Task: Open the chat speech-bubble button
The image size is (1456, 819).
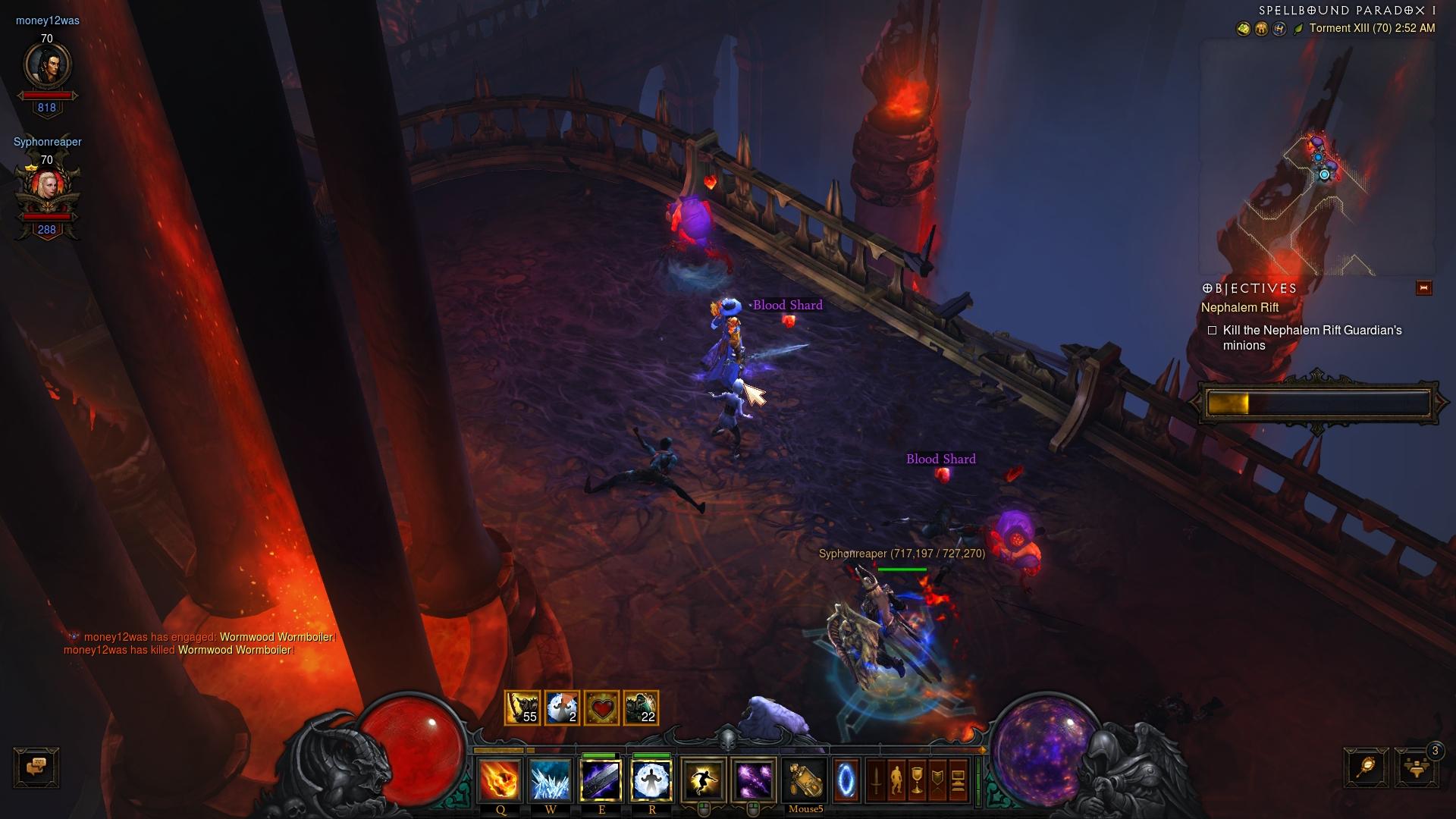Action: pyautogui.click(x=36, y=767)
